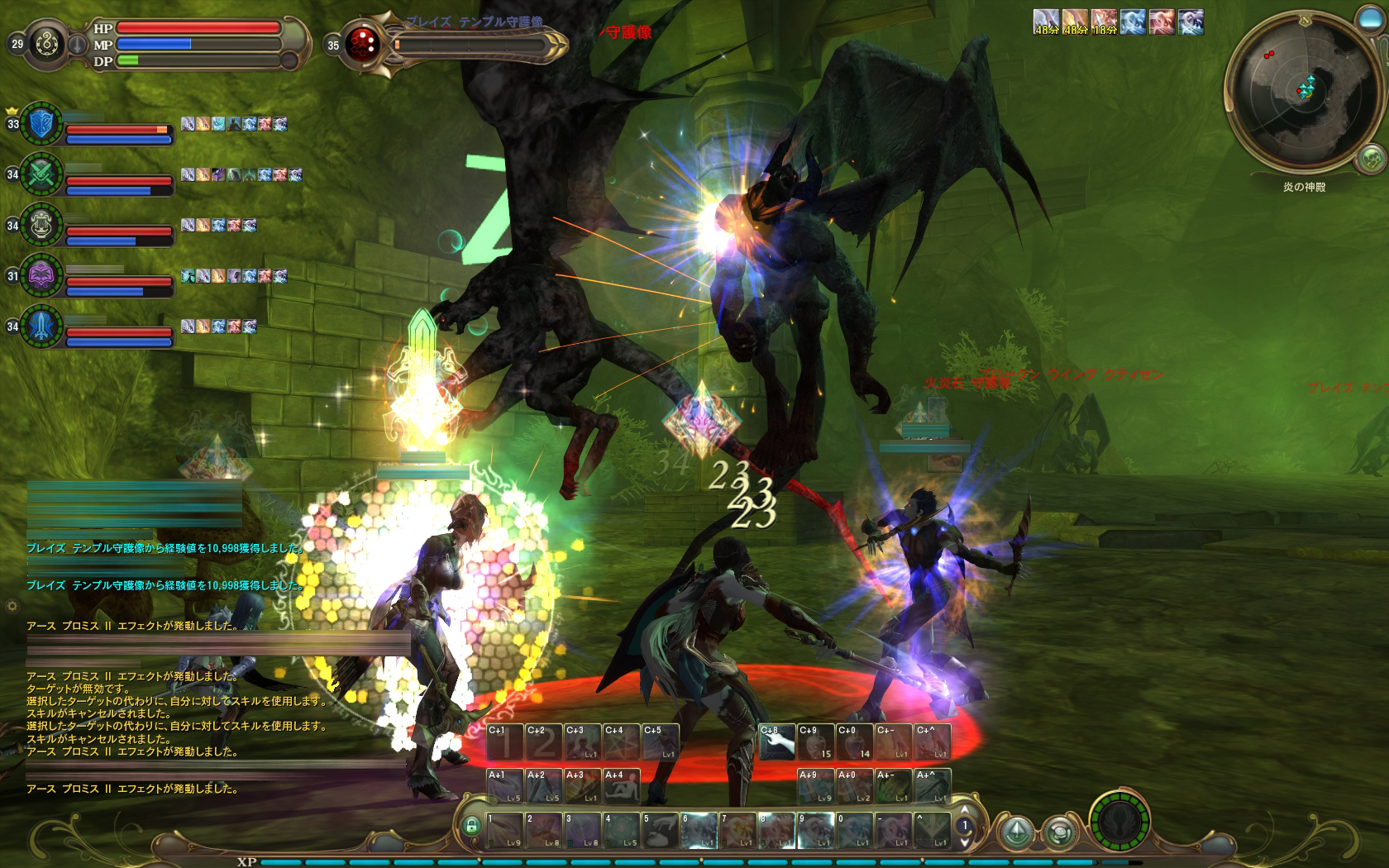Target the party member with crossed swords emblem

coord(41,174)
